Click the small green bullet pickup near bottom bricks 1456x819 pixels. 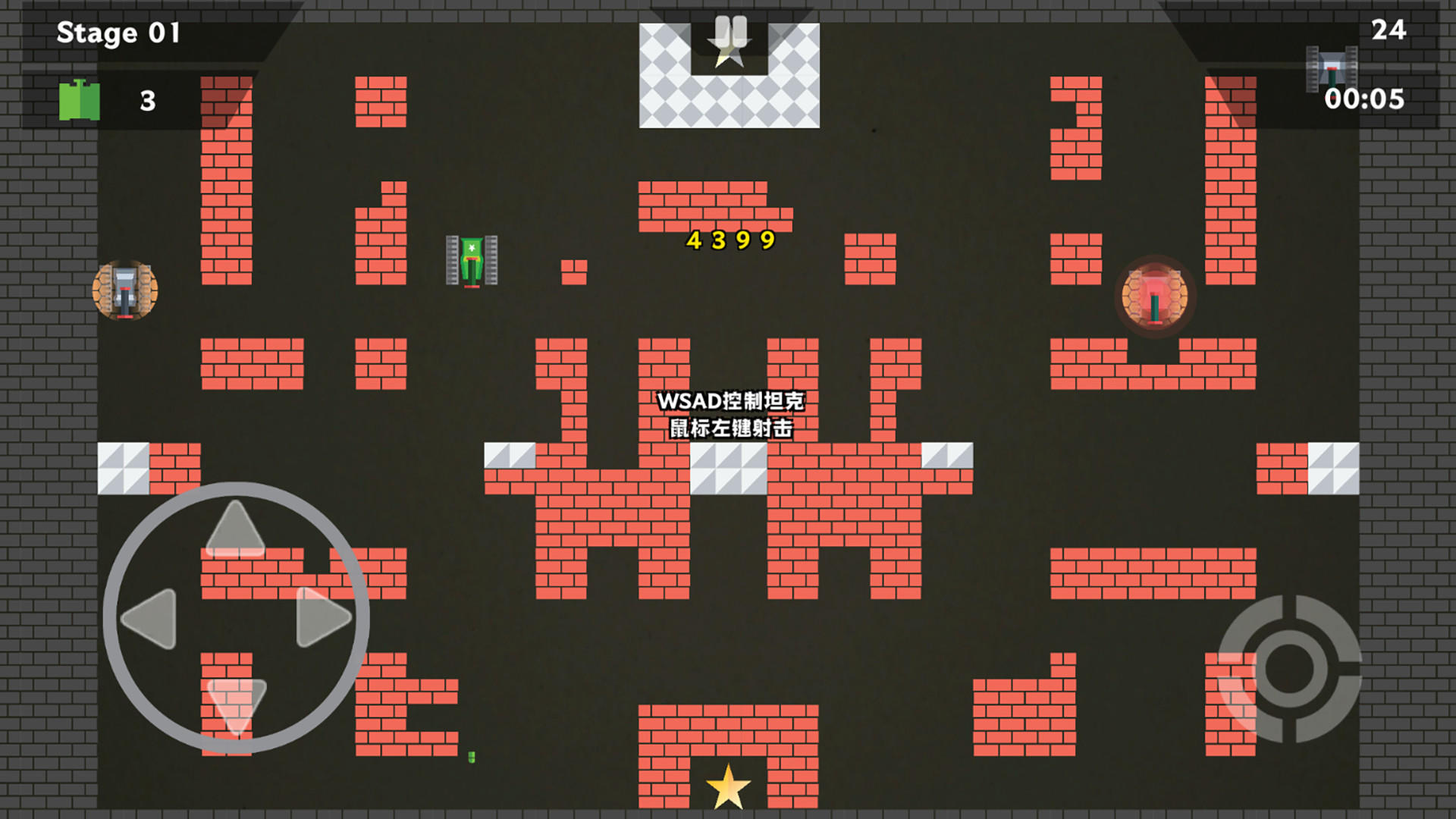point(472,758)
